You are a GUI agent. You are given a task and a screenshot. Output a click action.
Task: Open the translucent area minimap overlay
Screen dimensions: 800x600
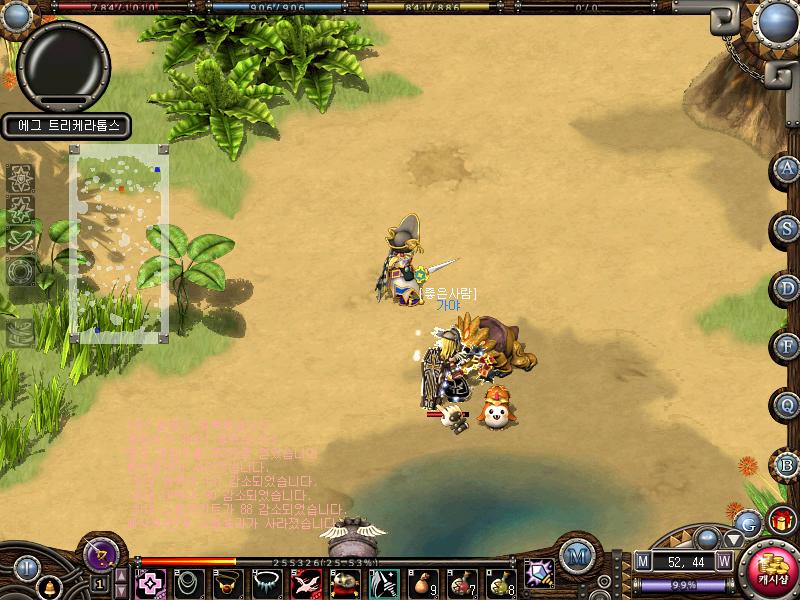click(x=118, y=243)
